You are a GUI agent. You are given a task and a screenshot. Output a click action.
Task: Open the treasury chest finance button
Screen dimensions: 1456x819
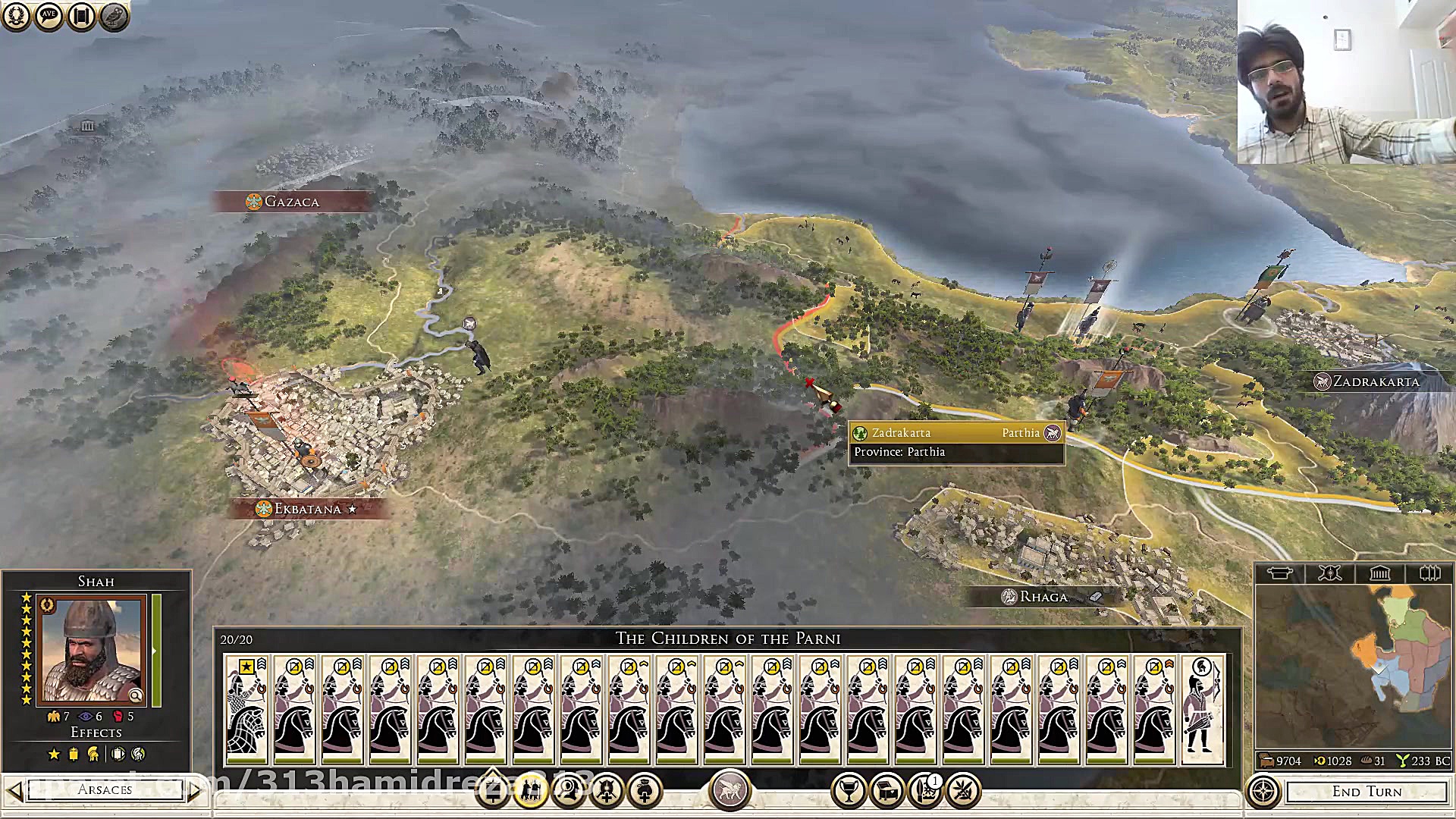pos(886,791)
